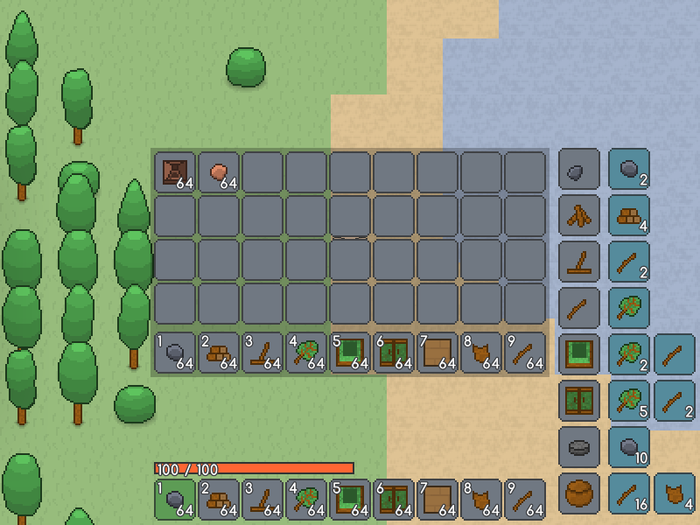This screenshot has height=525, width=700.
Task: Craft the green double door recipe
Action: [x=579, y=400]
